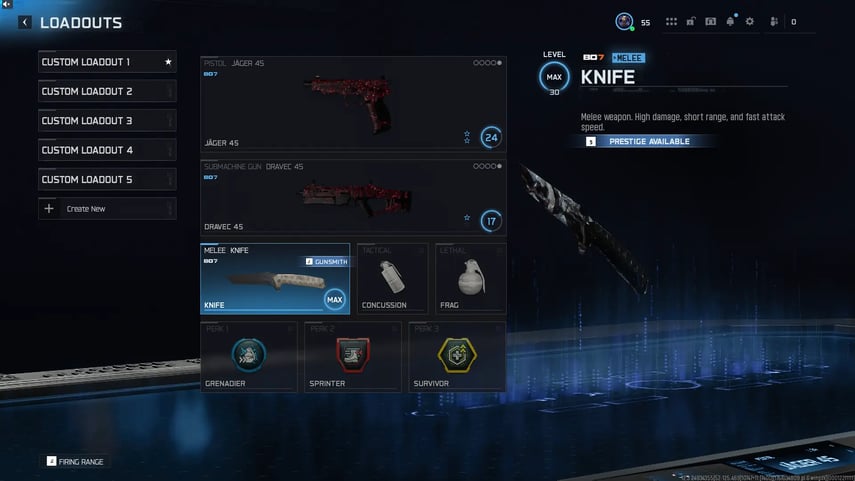Activate the Prestige Available banner
This screenshot has width=855, height=481.
[650, 142]
